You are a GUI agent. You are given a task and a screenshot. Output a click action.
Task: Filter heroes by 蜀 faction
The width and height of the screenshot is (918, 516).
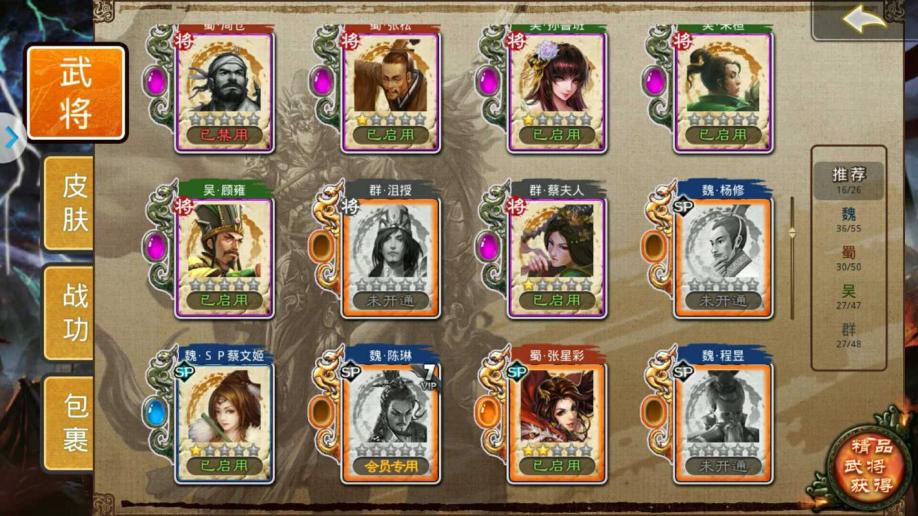(x=848, y=259)
